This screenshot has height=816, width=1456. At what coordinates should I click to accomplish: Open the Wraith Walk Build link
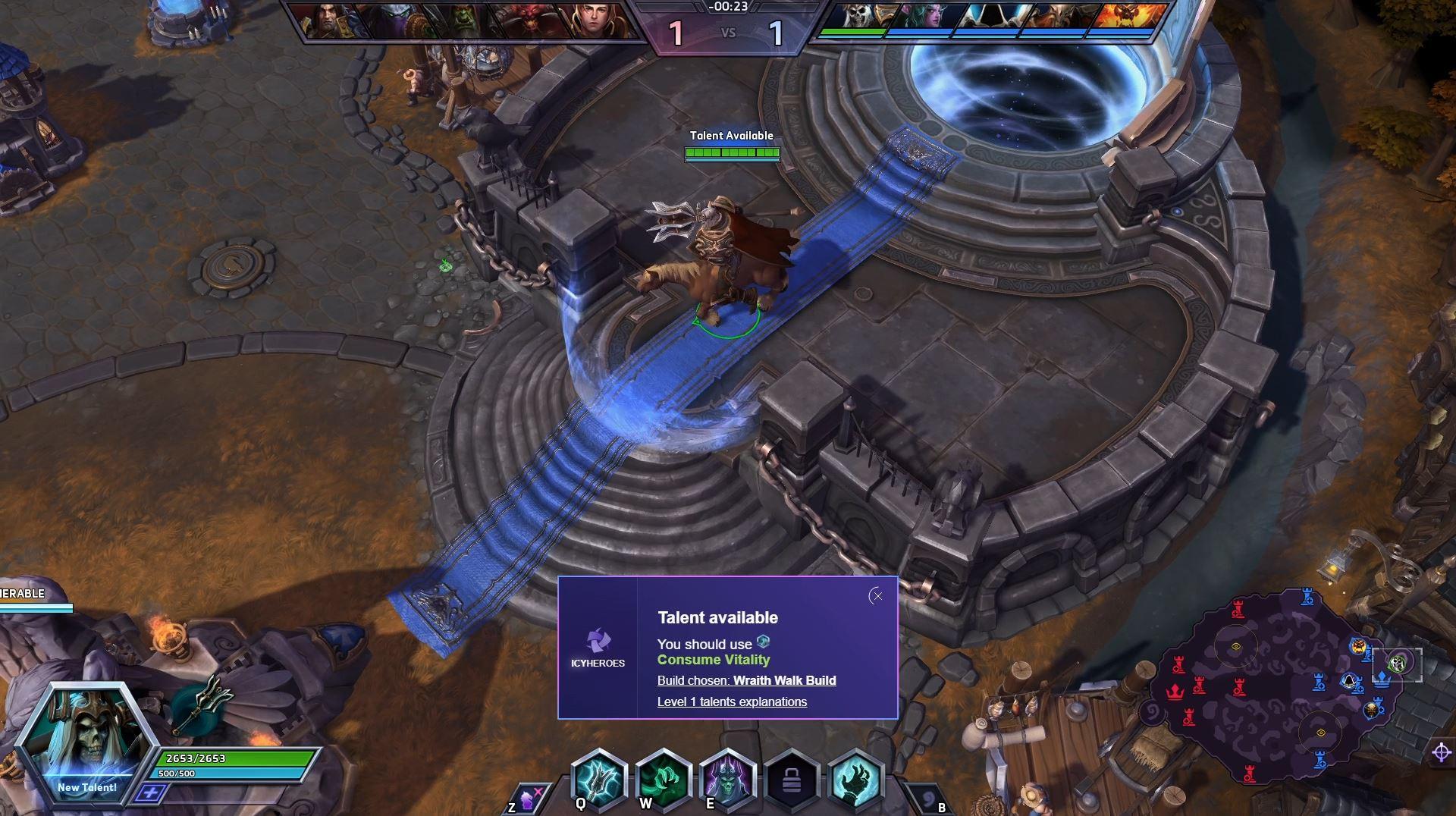click(x=784, y=680)
